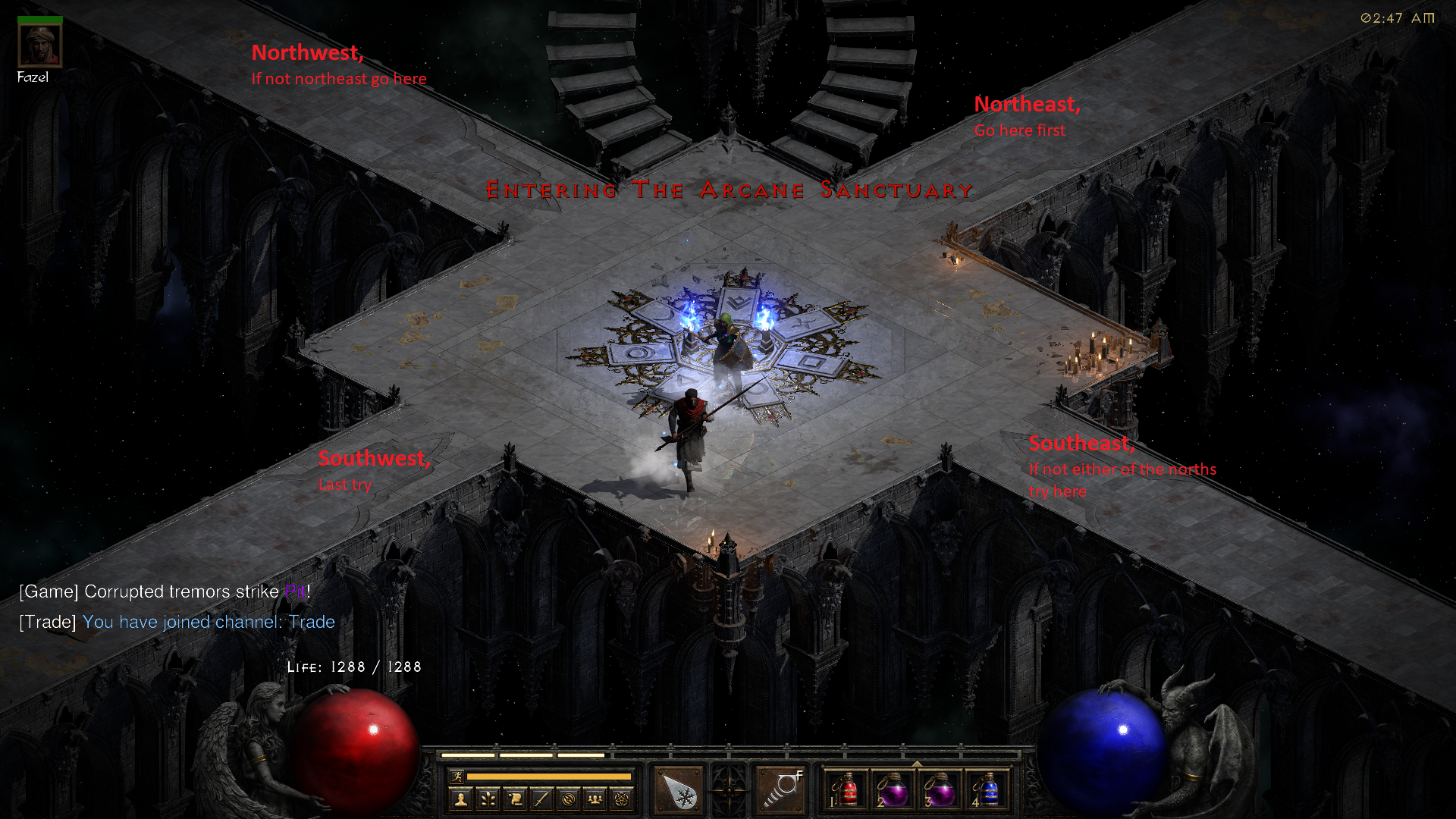This screenshot has width=1456, height=819.
Task: Open the party screen group icon
Action: (596, 799)
